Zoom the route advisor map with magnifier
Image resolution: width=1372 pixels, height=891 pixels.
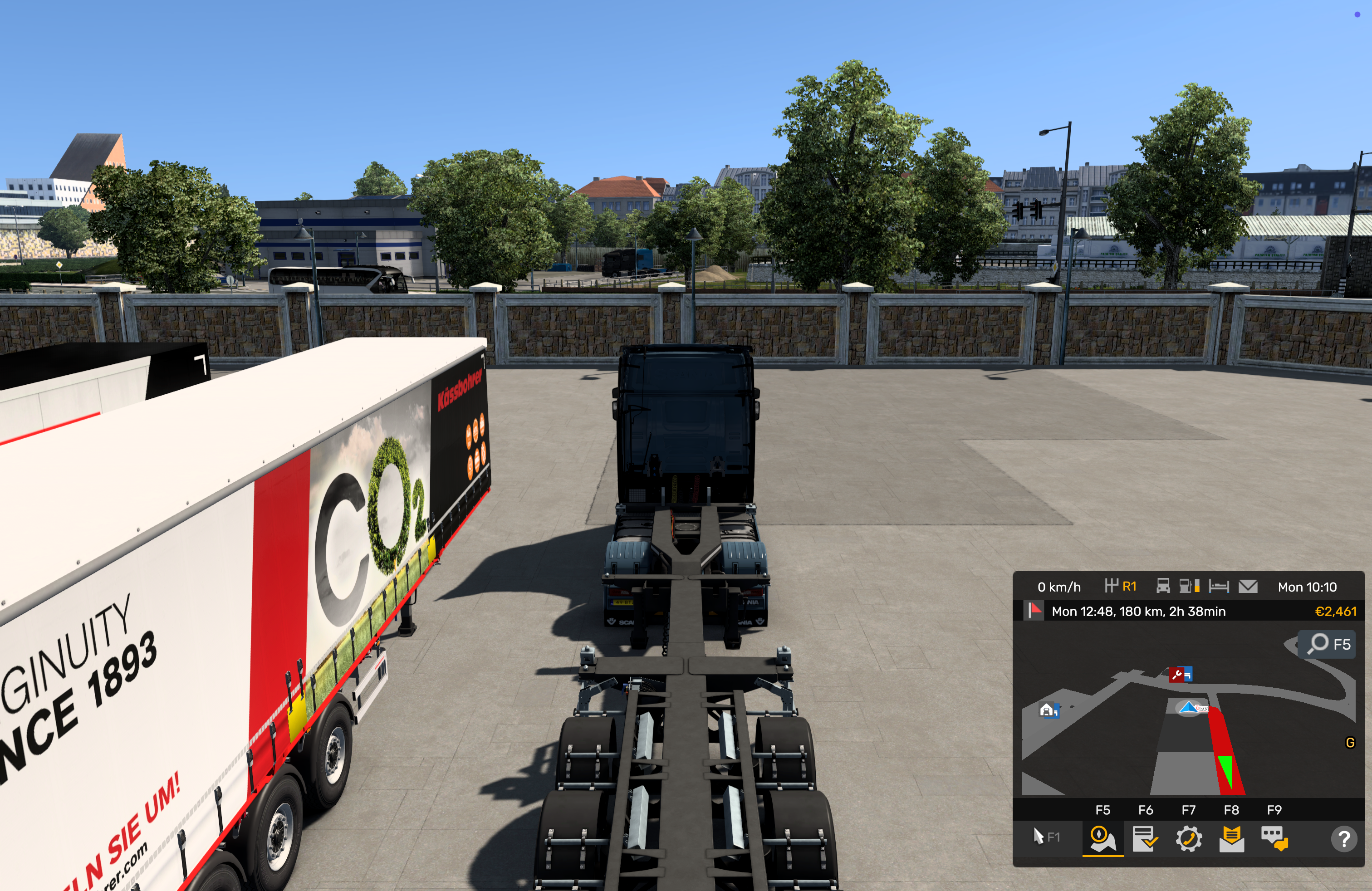pos(1318,644)
